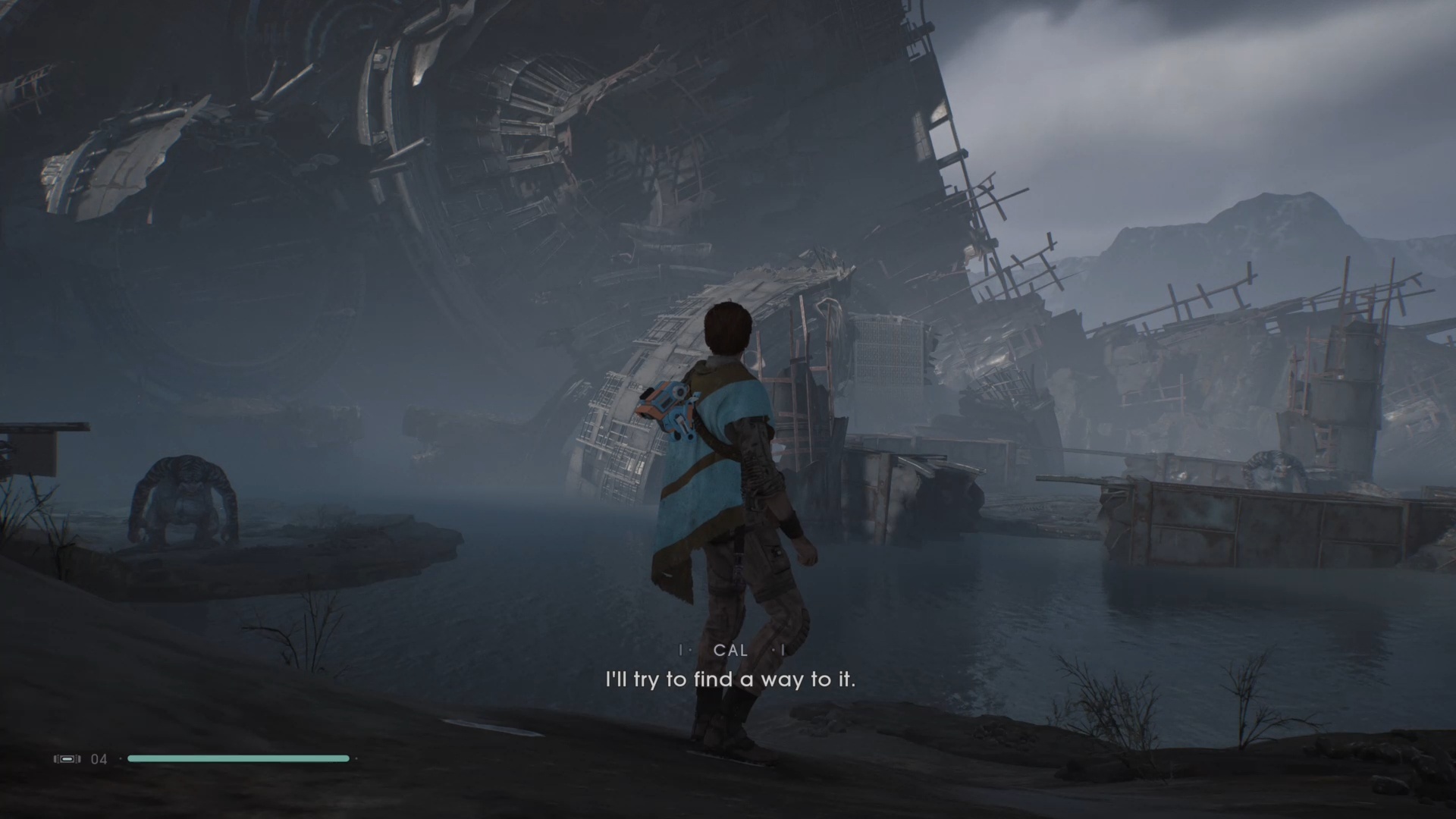The image size is (1456, 819).
Task: Select the stim canister icon
Action: click(x=67, y=758)
